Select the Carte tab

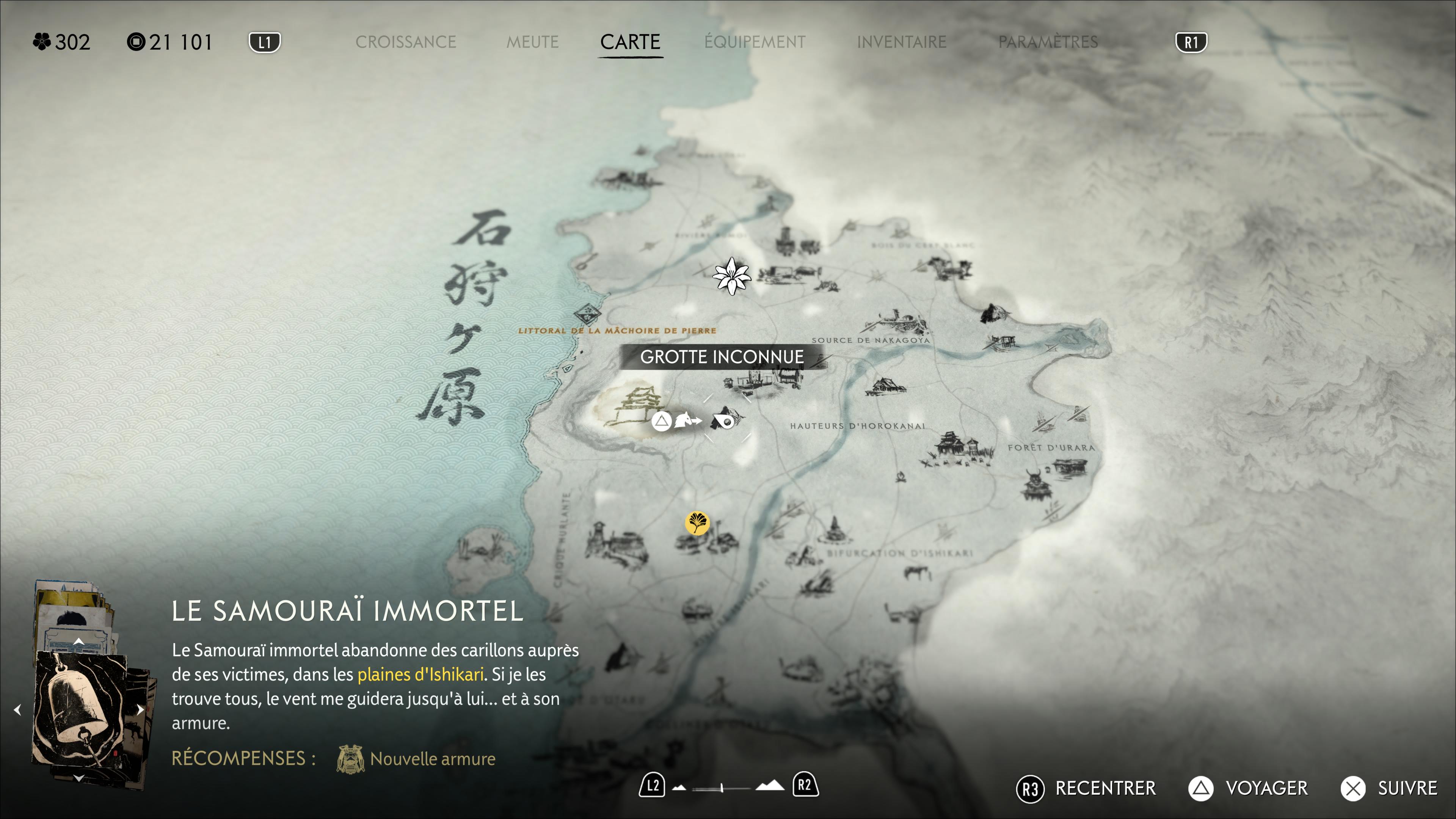pos(630,42)
